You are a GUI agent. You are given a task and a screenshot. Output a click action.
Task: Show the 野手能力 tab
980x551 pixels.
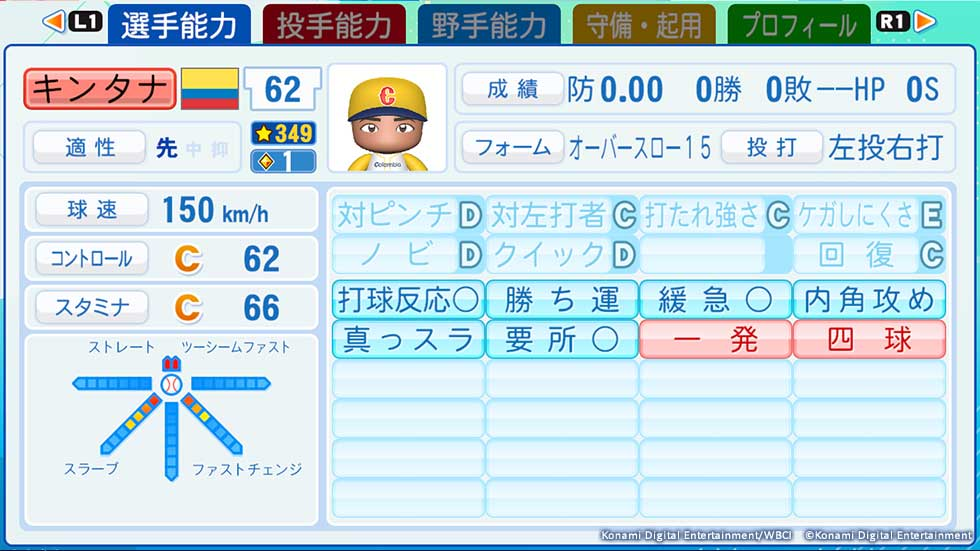tap(489, 24)
